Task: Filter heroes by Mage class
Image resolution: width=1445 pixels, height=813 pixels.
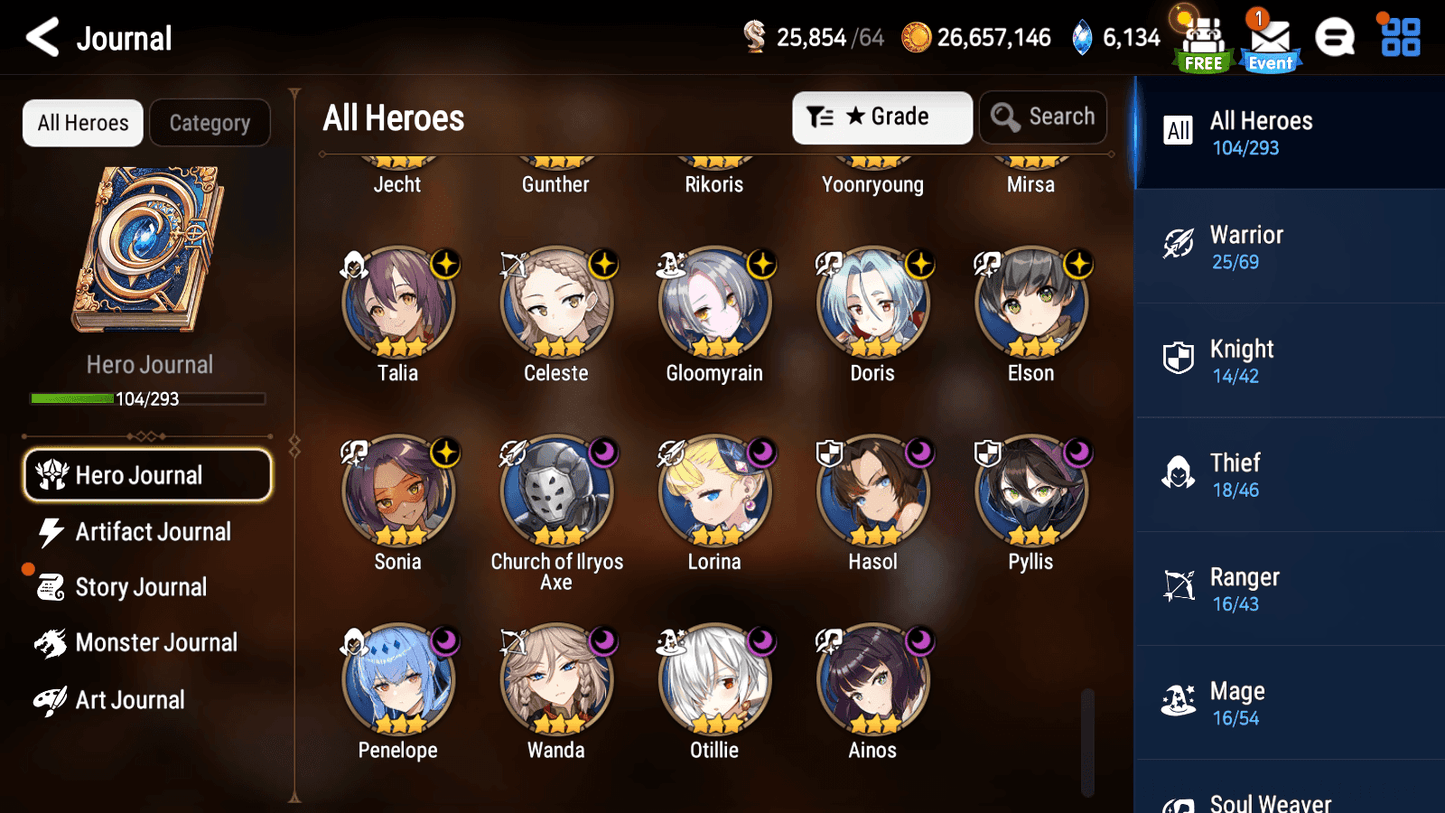Action: coord(1288,703)
